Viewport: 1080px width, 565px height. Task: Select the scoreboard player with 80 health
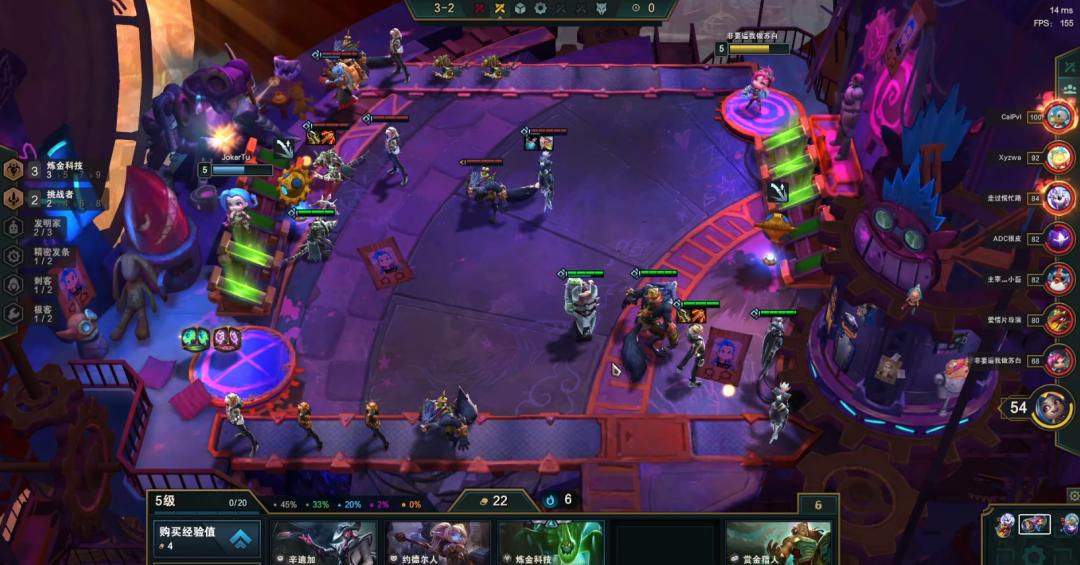point(1057,320)
